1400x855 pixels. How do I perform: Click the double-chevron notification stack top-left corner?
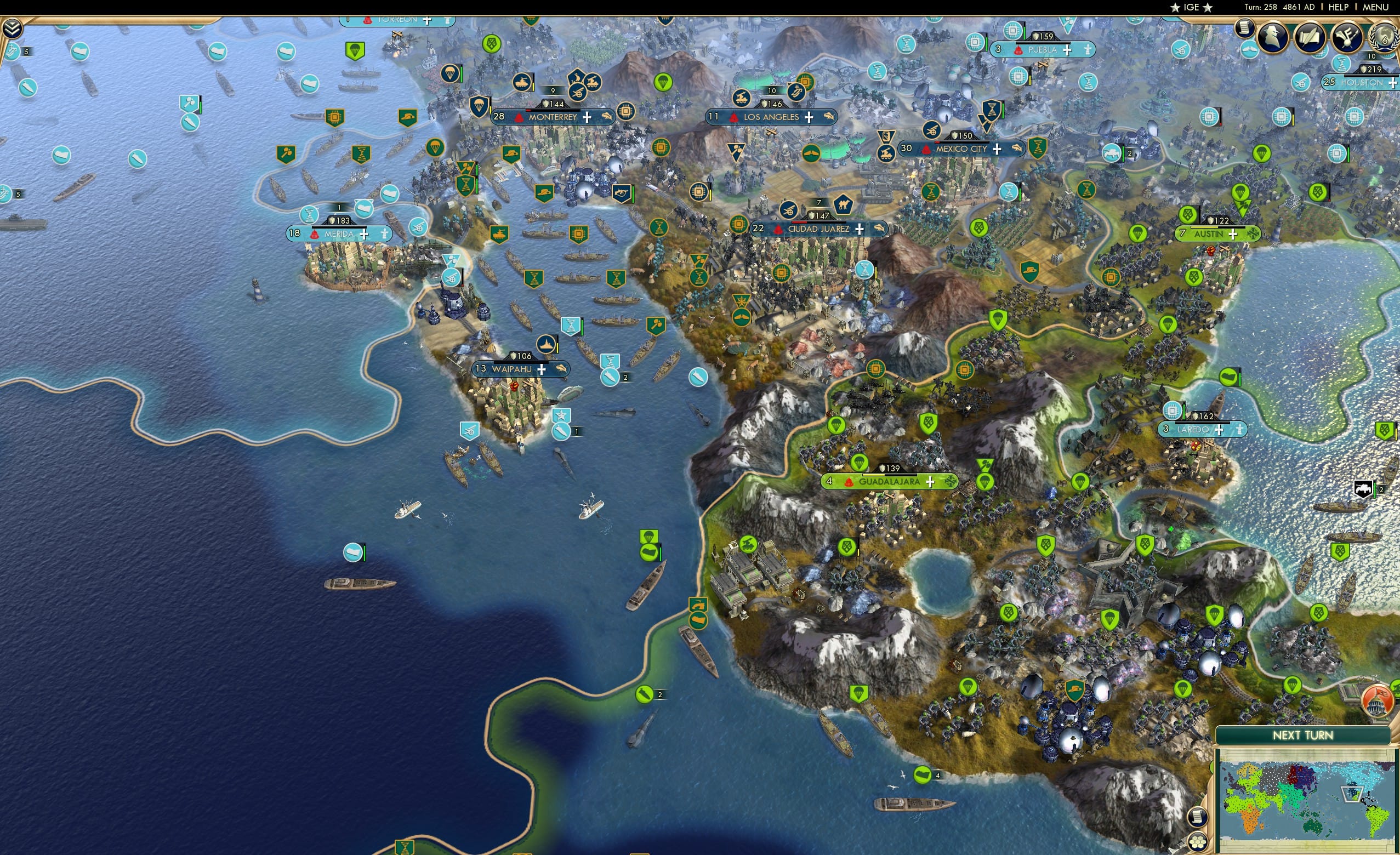(x=12, y=27)
